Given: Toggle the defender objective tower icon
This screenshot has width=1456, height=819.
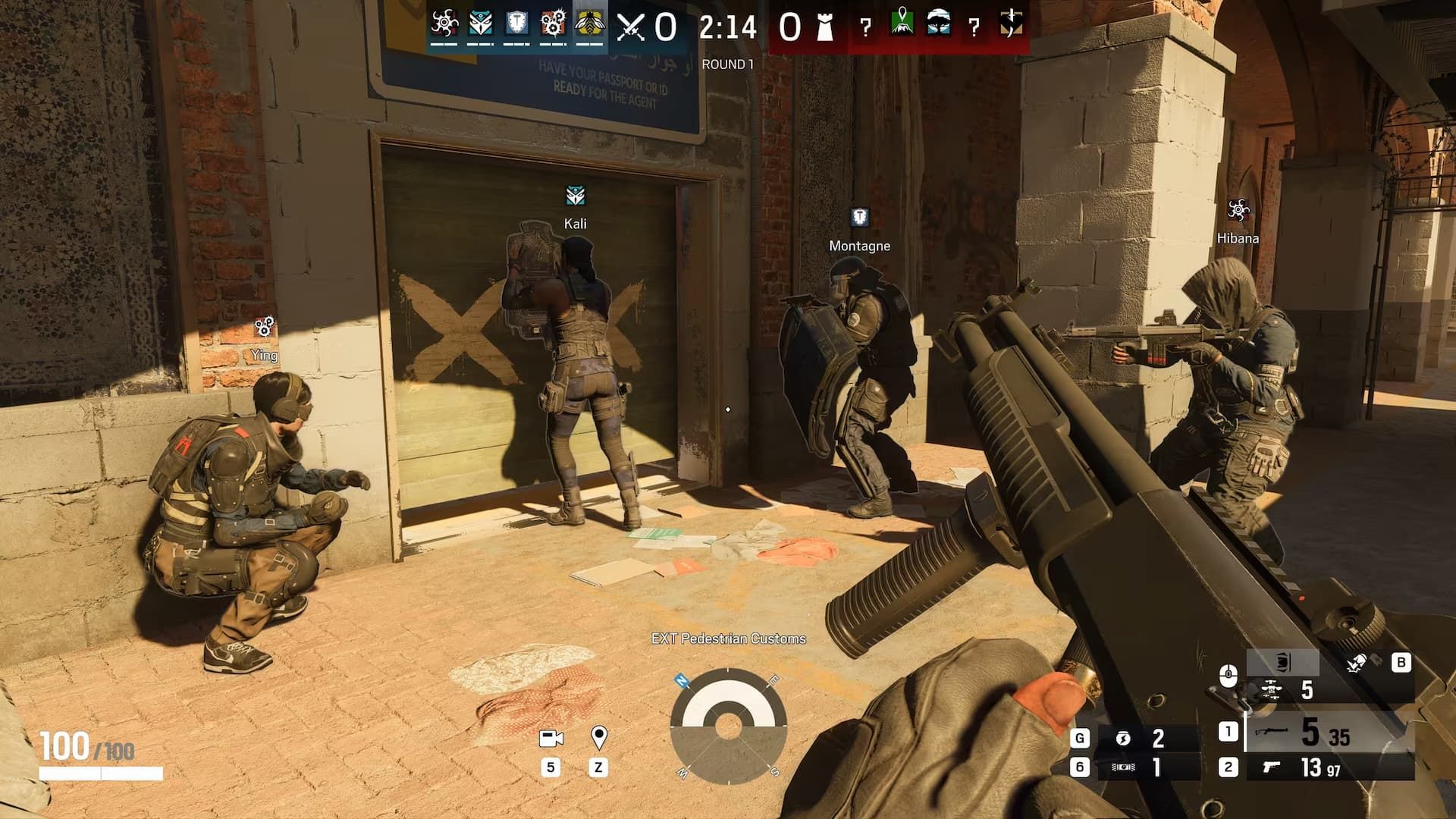Looking at the screenshot, I should (824, 27).
